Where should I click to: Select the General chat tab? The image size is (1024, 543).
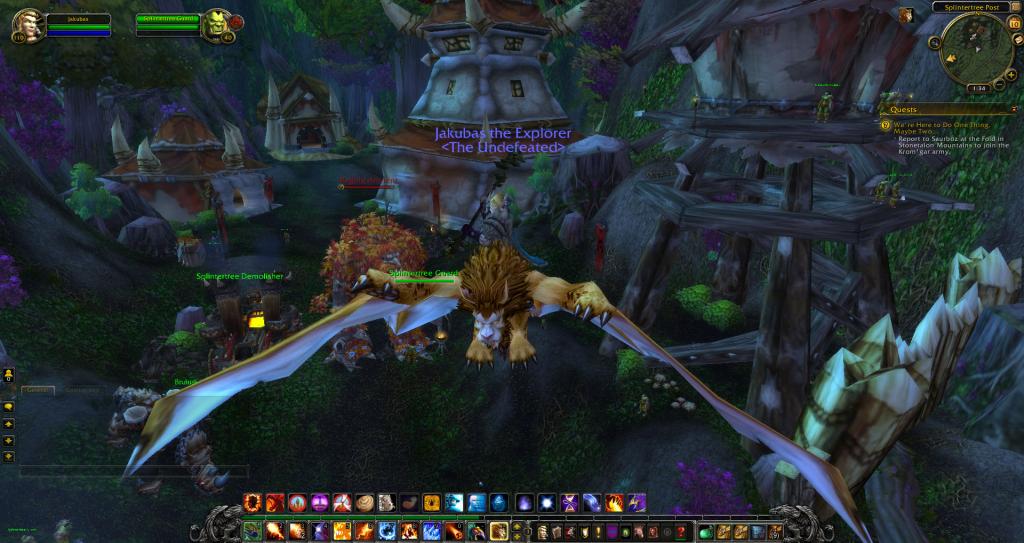[37, 389]
